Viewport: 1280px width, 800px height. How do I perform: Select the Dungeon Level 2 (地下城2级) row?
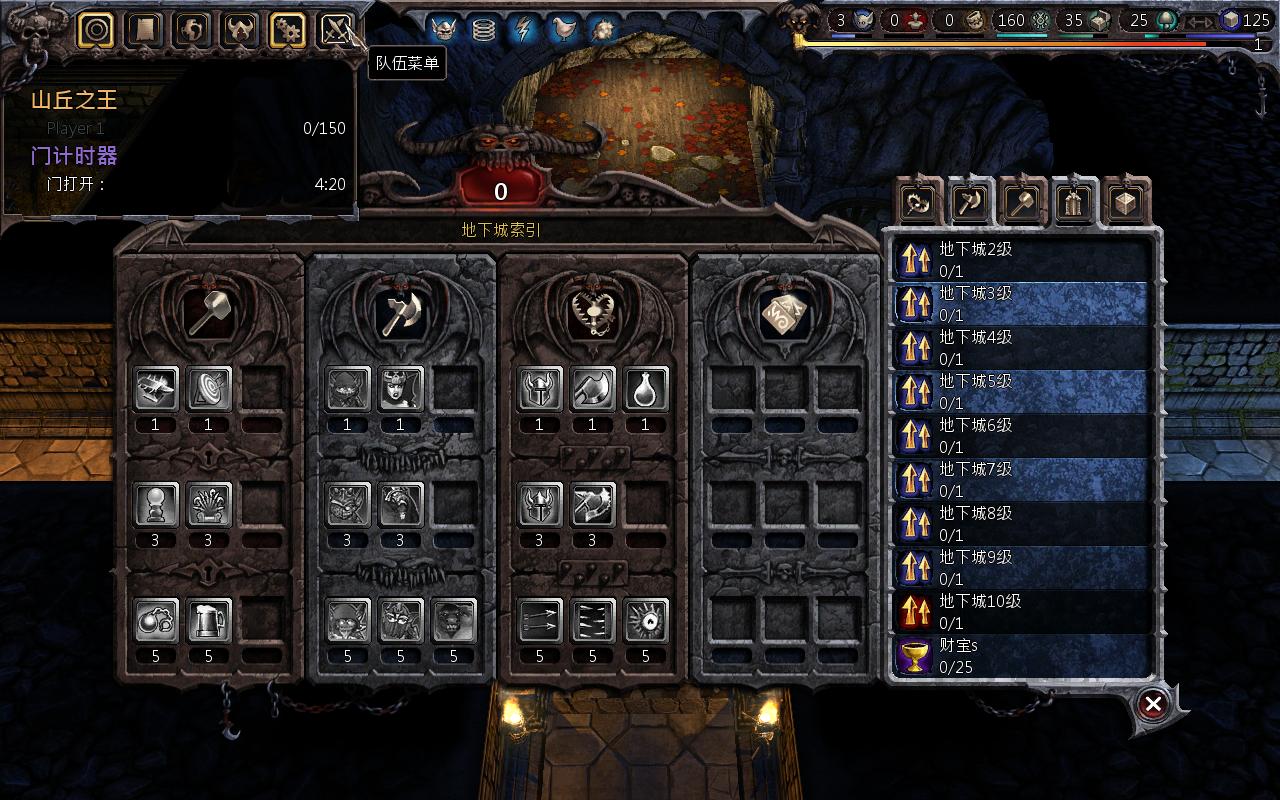(1020, 260)
